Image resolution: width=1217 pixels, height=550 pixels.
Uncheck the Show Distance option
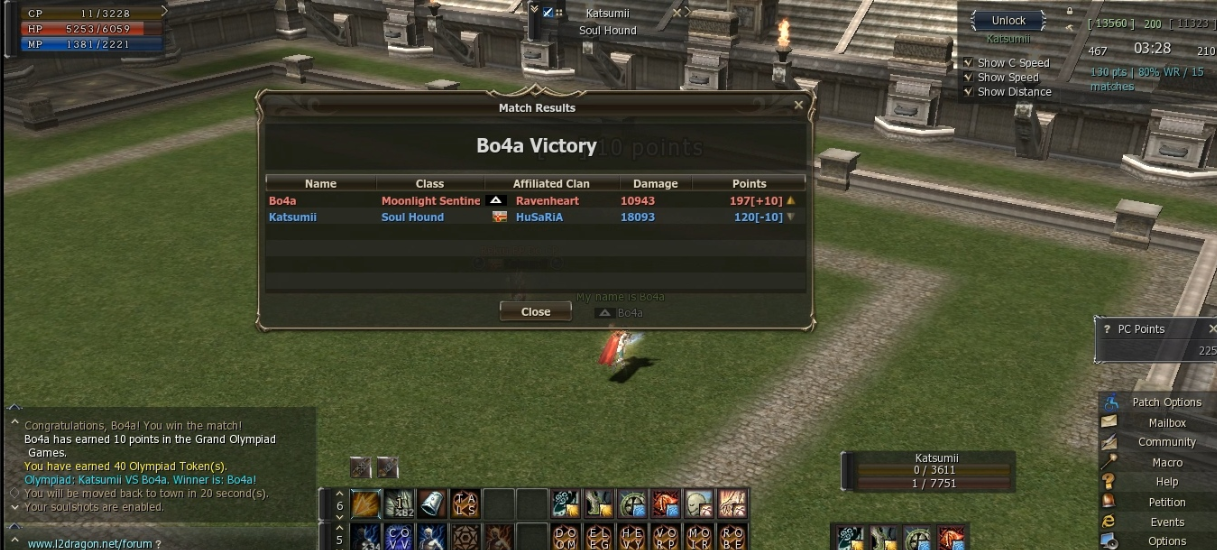968,92
